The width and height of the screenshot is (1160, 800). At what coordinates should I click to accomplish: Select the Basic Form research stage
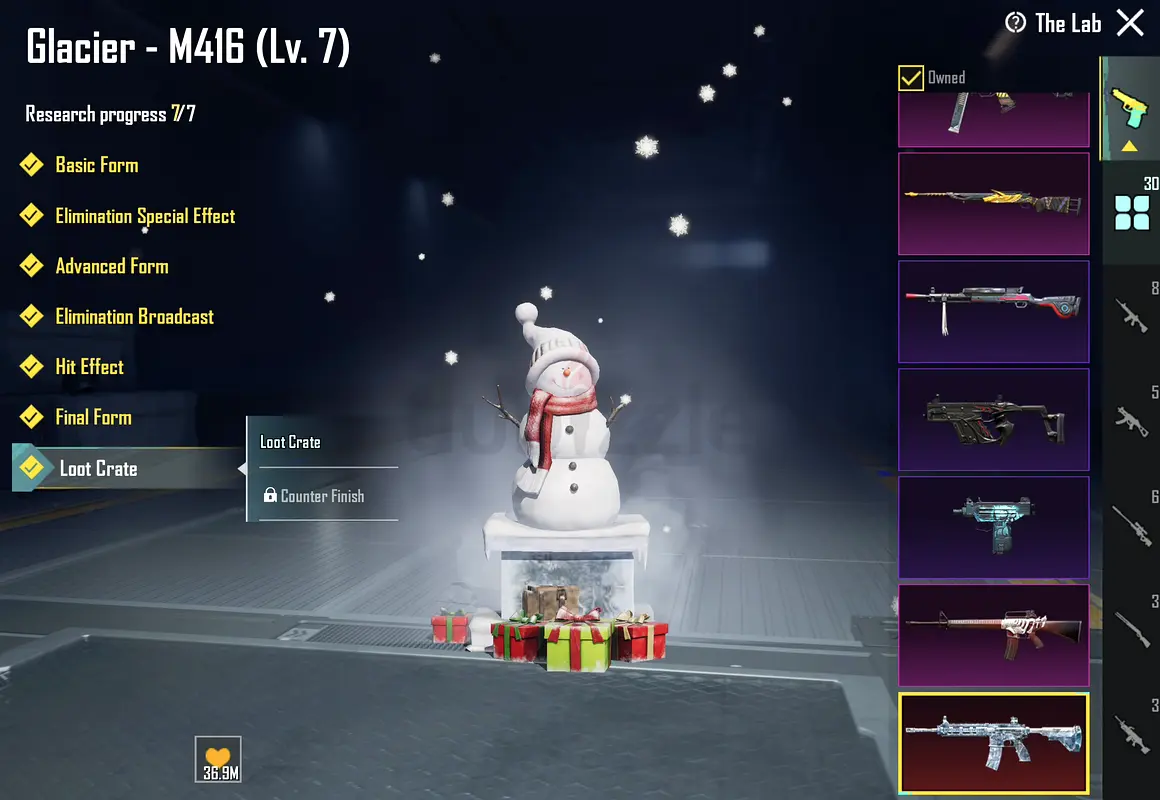[96, 165]
